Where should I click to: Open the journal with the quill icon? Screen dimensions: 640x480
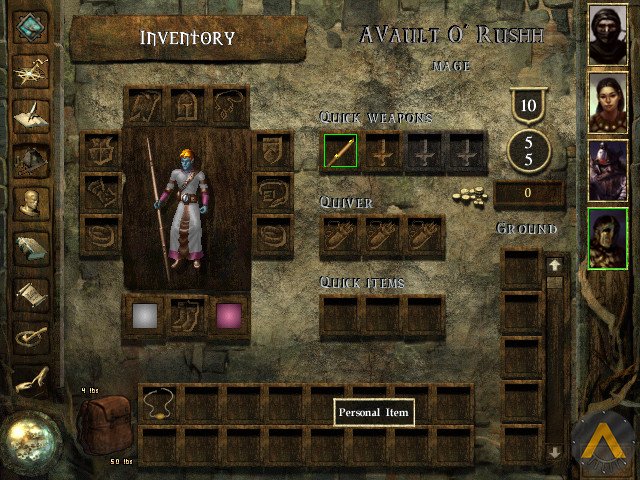tap(33, 113)
